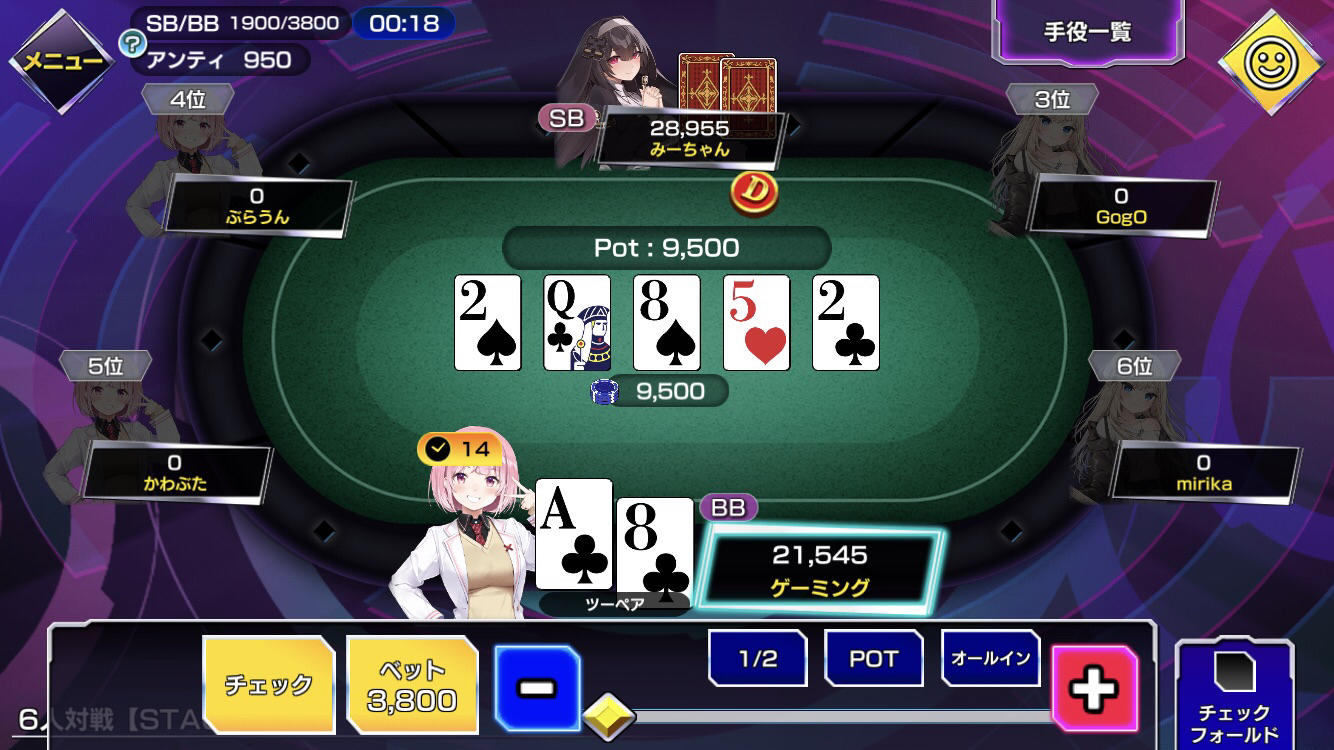Click the Pot 9,500 display

(665, 248)
